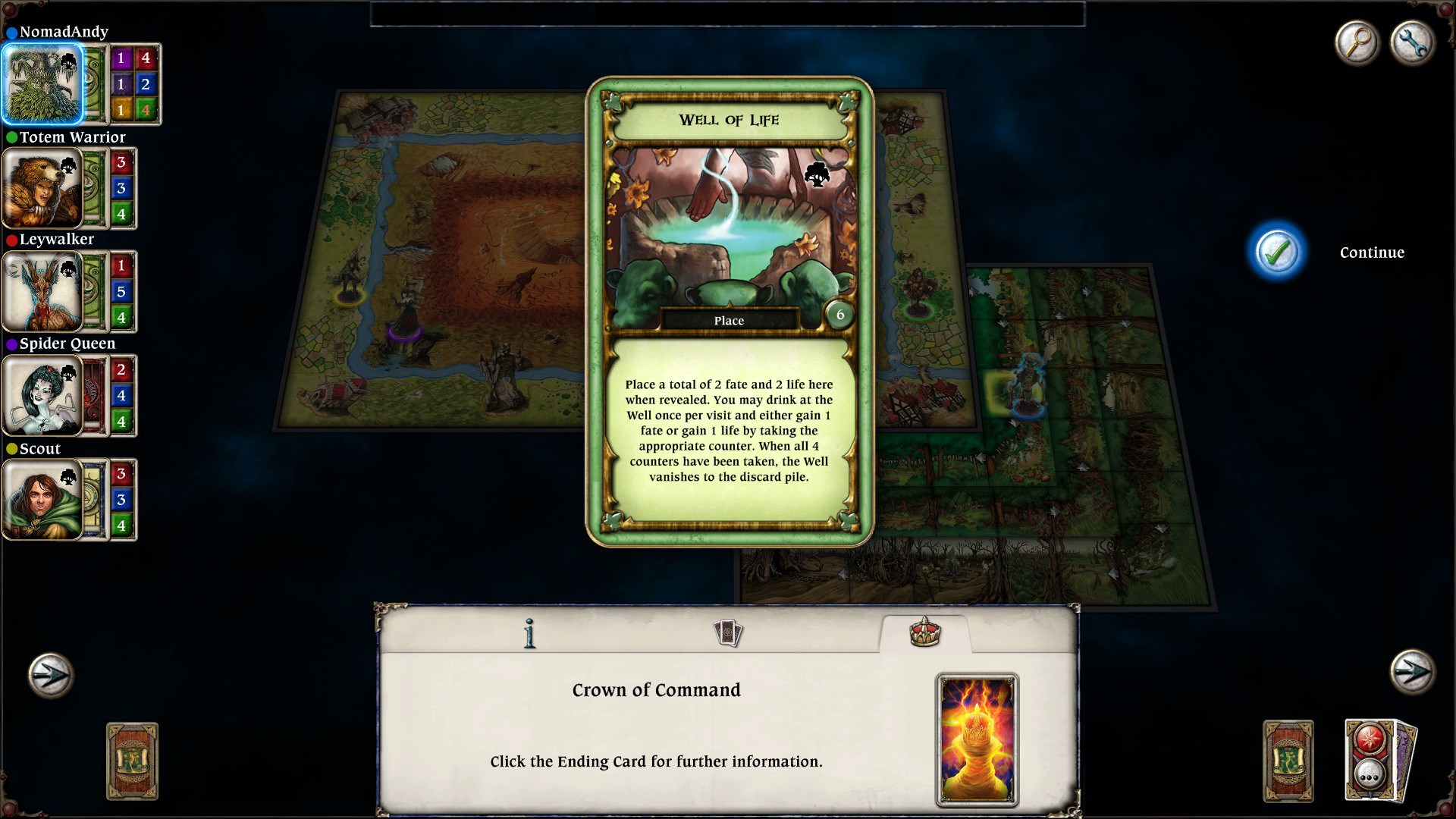Viewport: 1456px width, 819px height.
Task: Open the wrench settings menu
Action: [x=1412, y=43]
